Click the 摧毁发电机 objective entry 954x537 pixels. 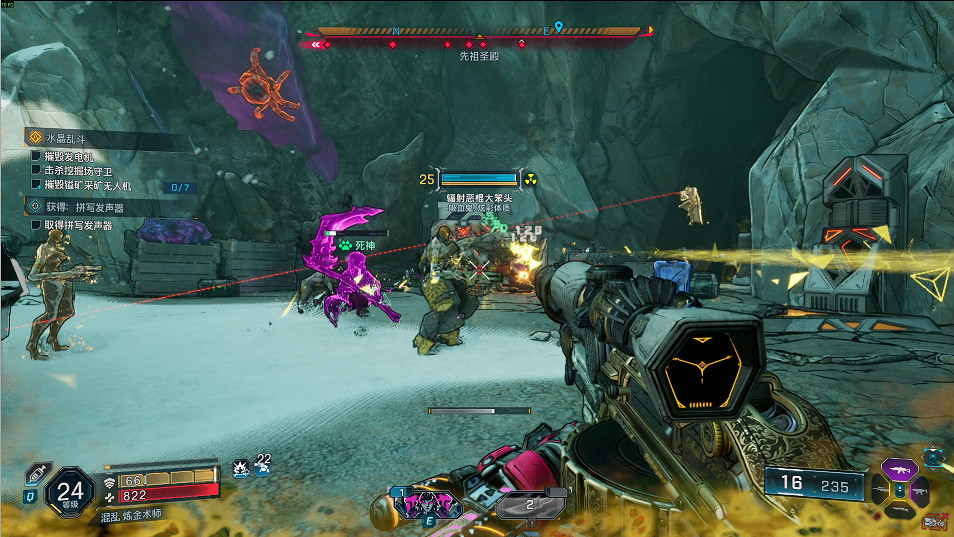pos(68,157)
